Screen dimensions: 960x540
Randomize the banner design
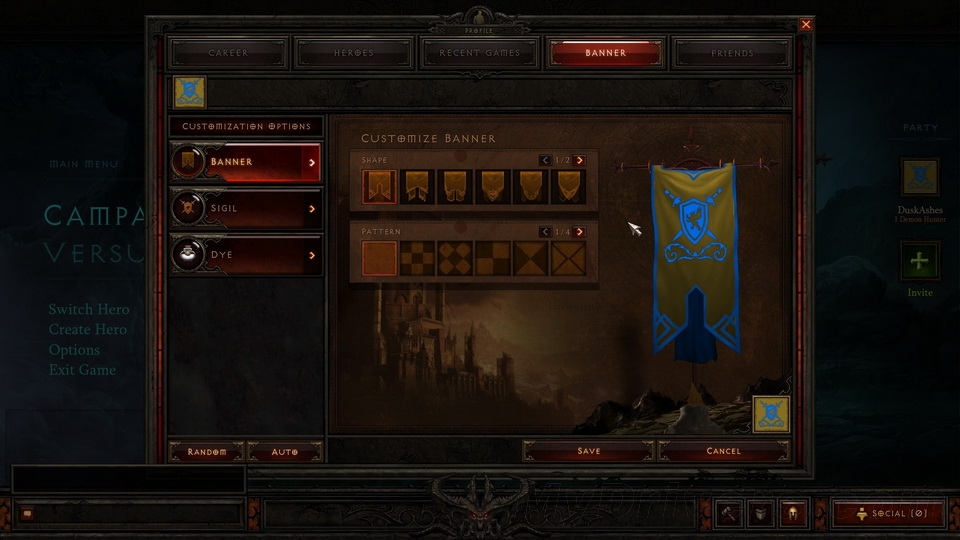pyautogui.click(x=206, y=452)
